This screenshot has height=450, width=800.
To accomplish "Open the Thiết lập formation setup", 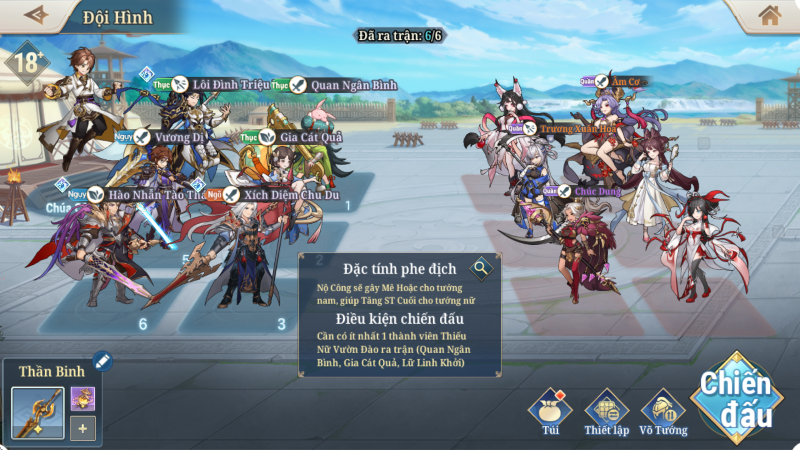I will coord(605,411).
